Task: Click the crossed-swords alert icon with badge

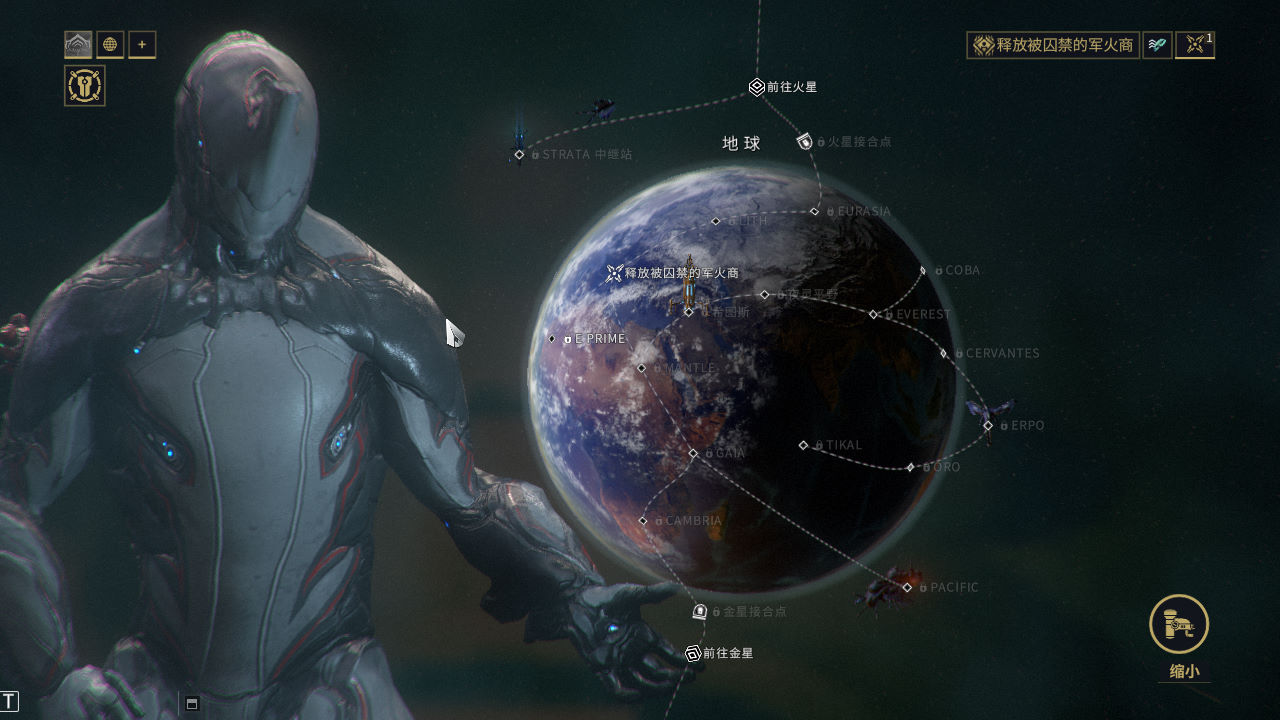Action: tap(1194, 45)
